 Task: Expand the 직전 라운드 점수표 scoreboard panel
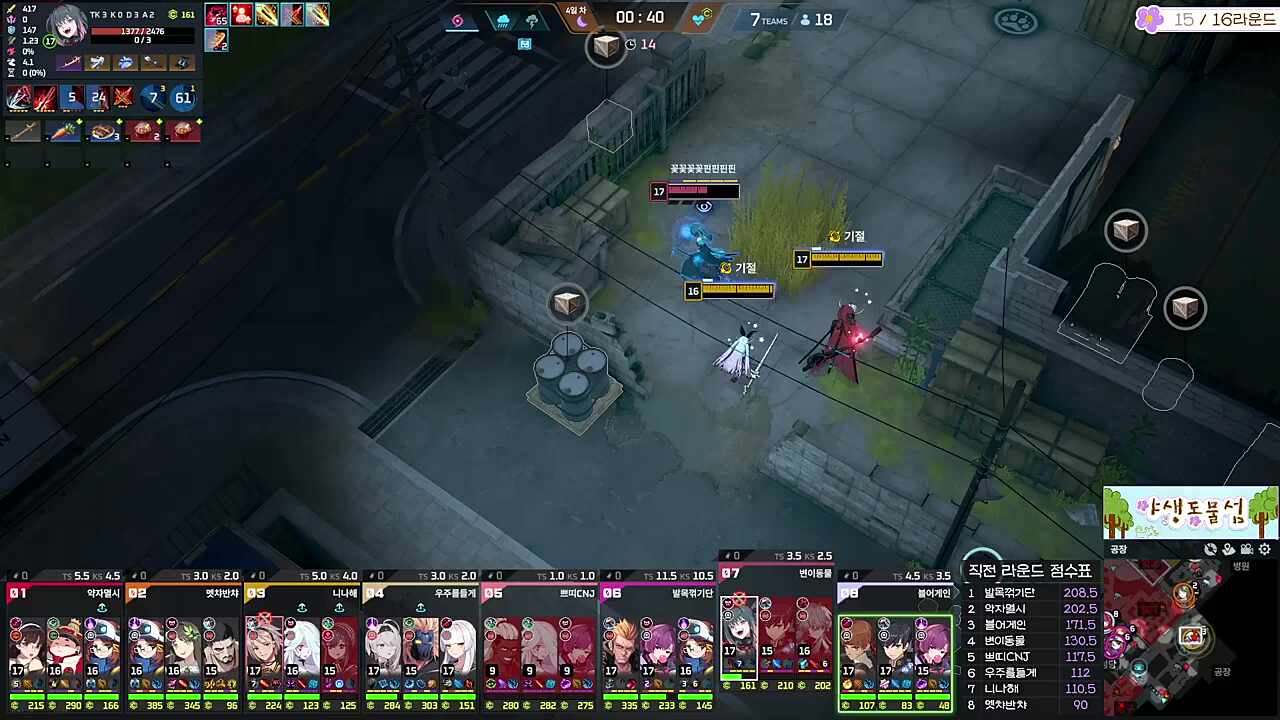1030,570
